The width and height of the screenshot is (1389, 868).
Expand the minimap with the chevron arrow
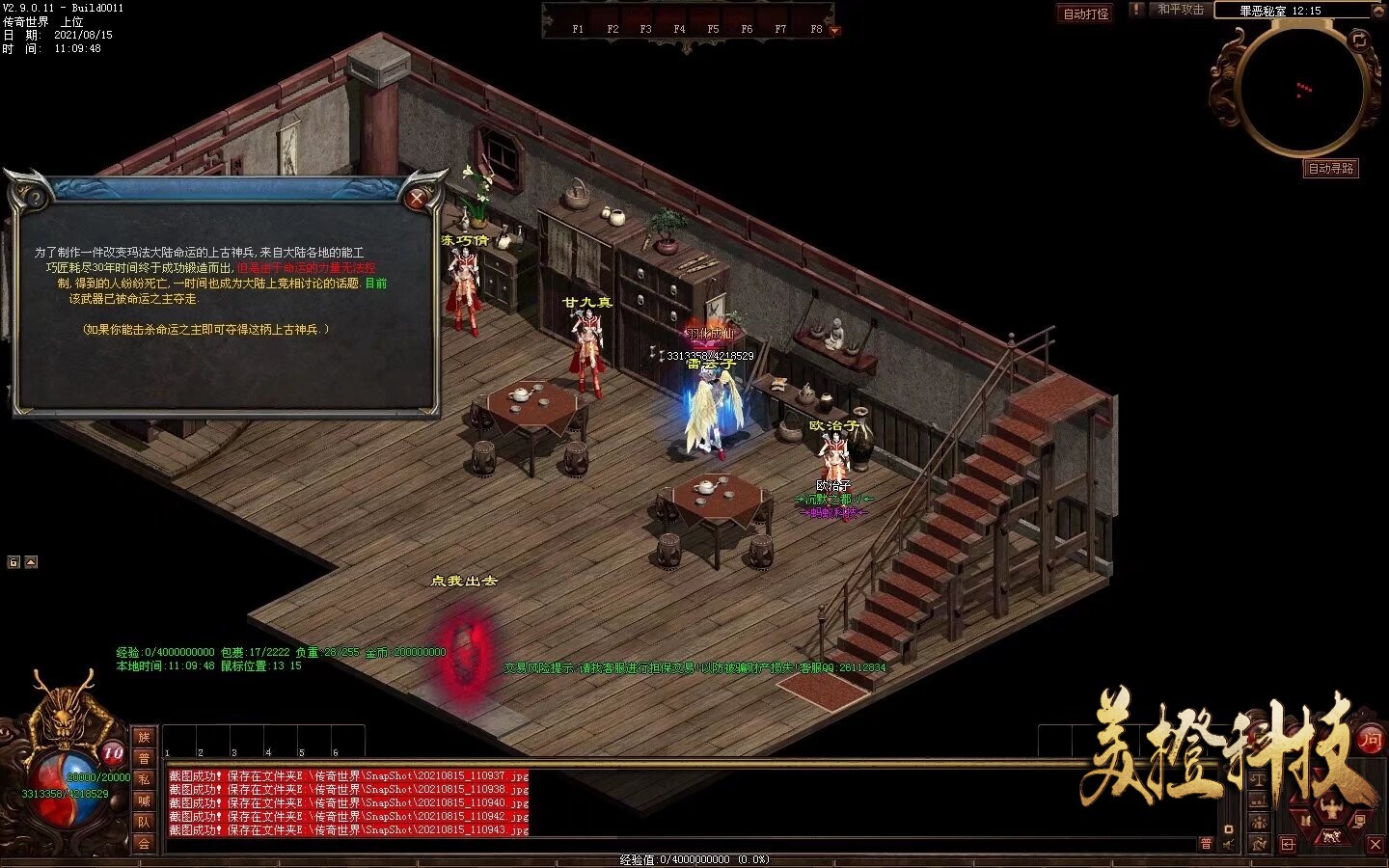point(1377,12)
